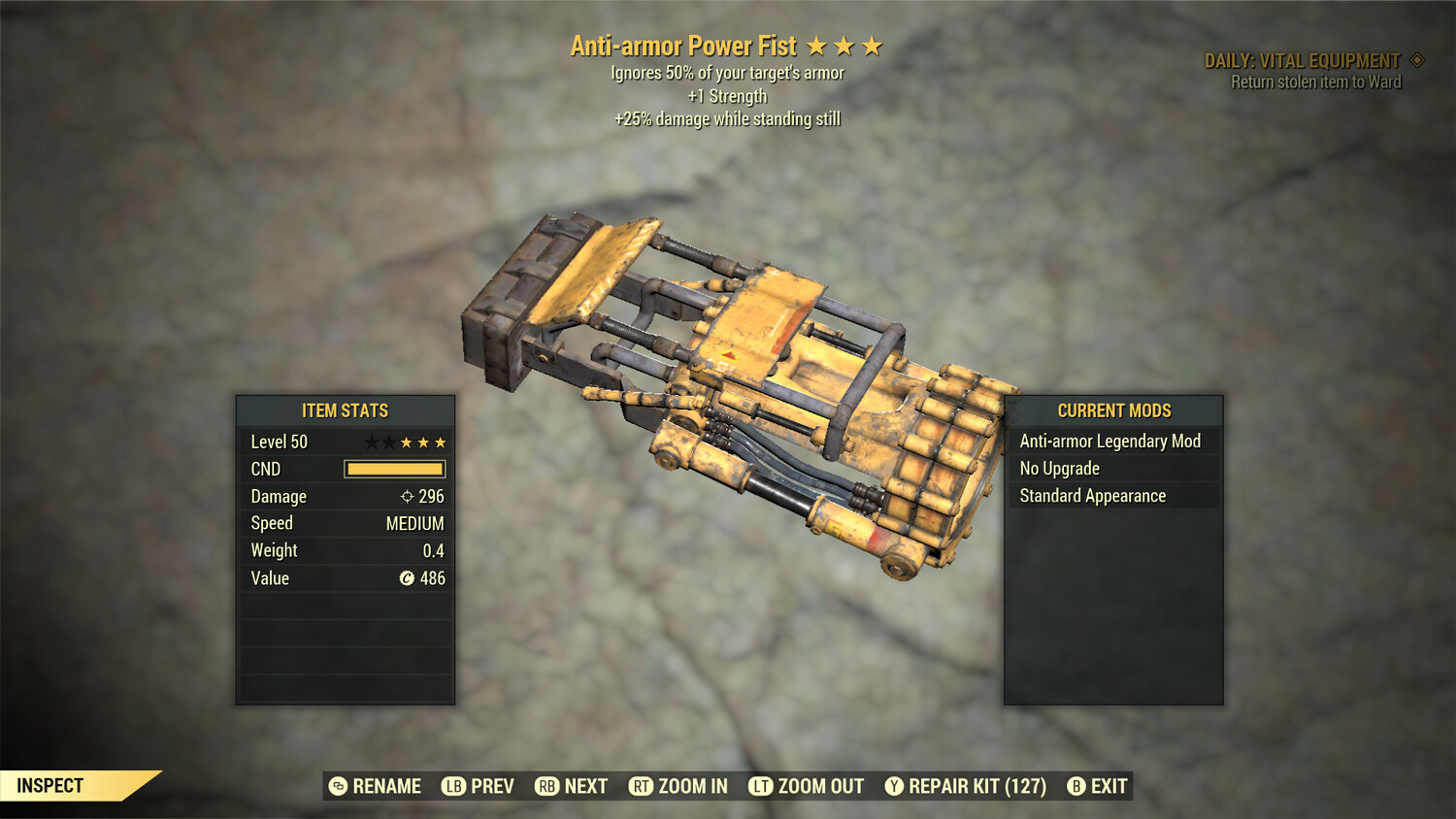
Task: Expand the Anti-armor Legendary Mod entry
Action: 1109,441
